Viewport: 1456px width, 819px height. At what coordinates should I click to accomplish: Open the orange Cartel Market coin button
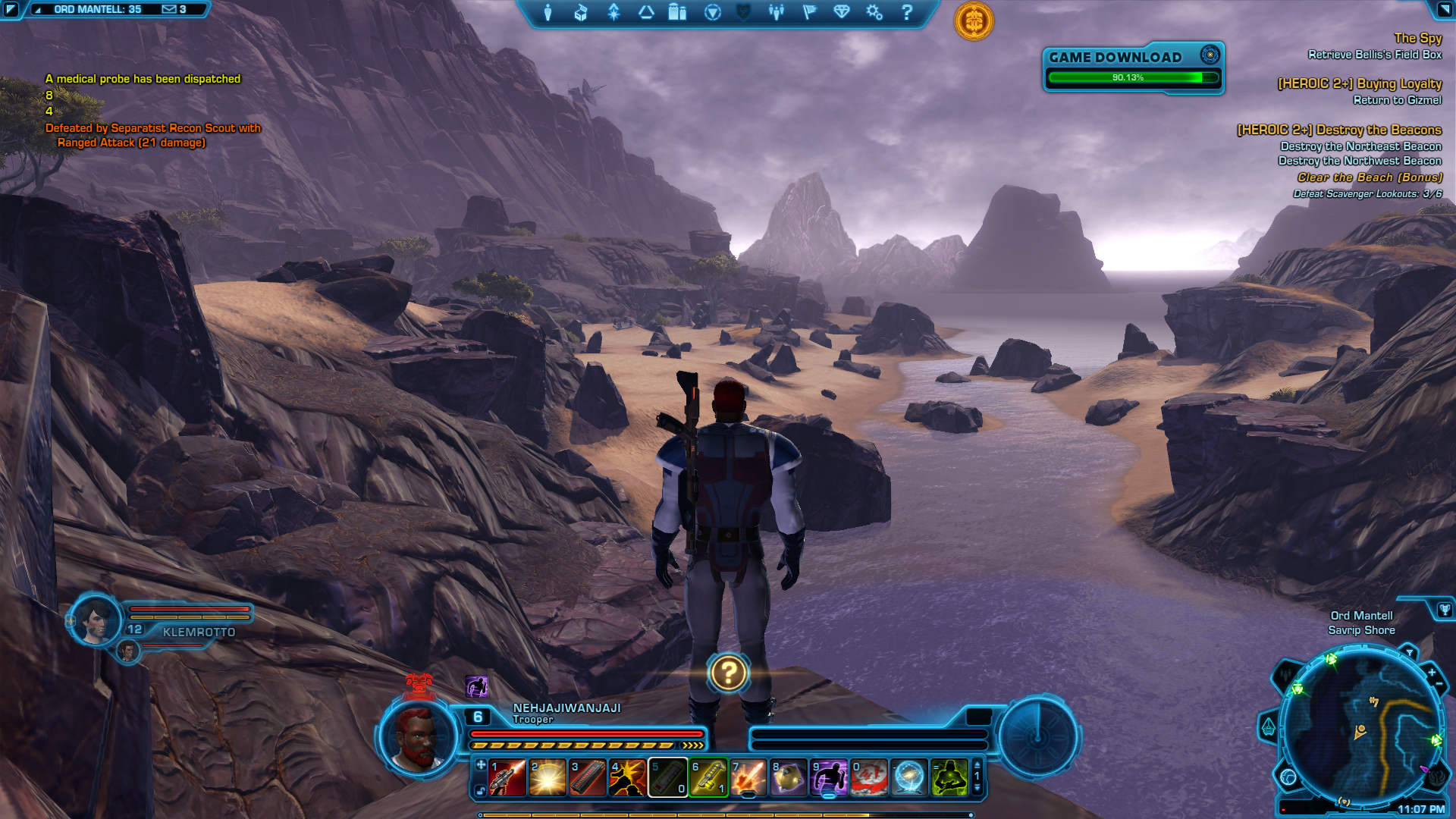pos(974,20)
